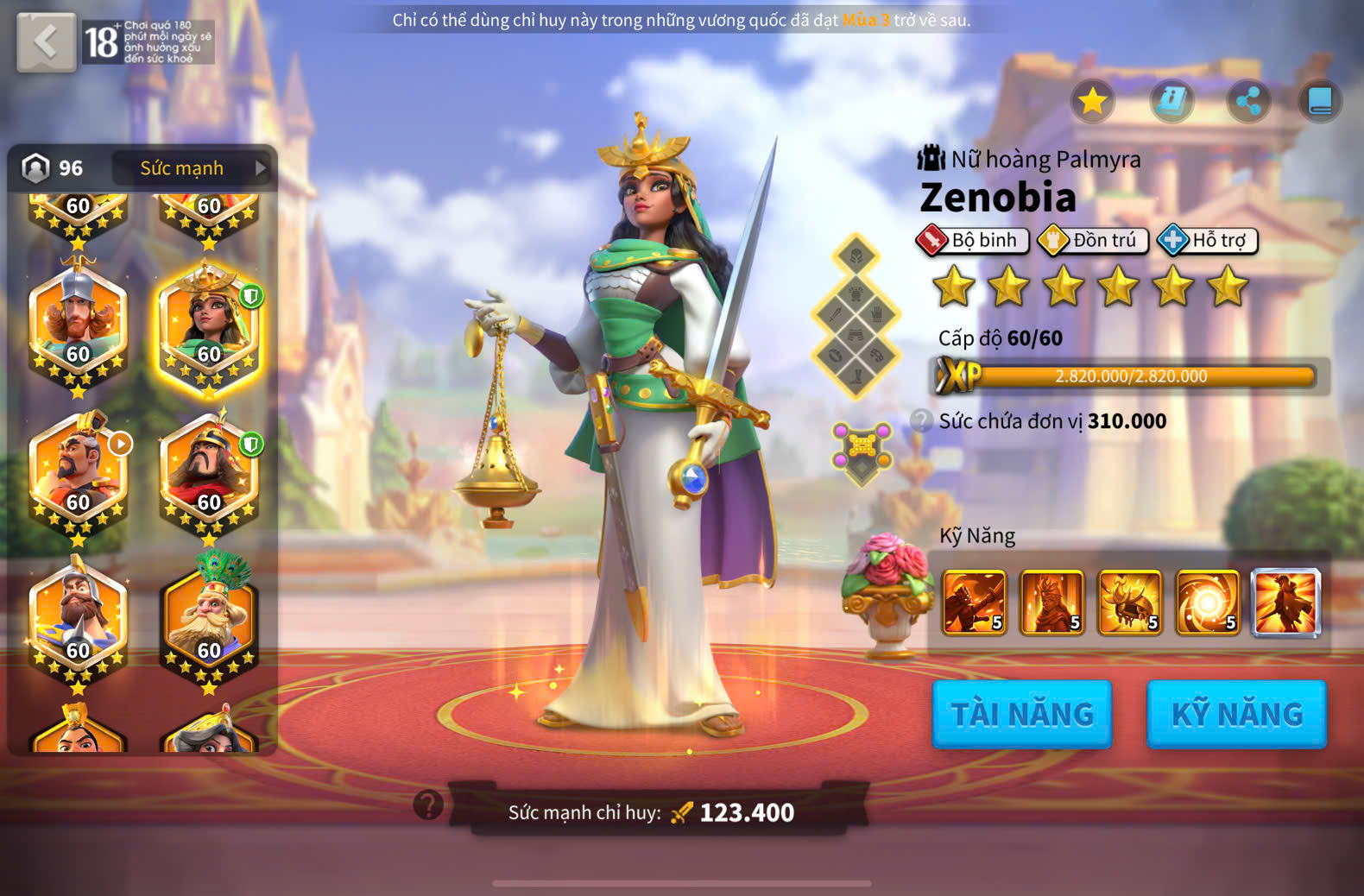Viewport: 1364px width, 896px height.
Task: View the glowing orb skill icon
Action: coord(1208,603)
